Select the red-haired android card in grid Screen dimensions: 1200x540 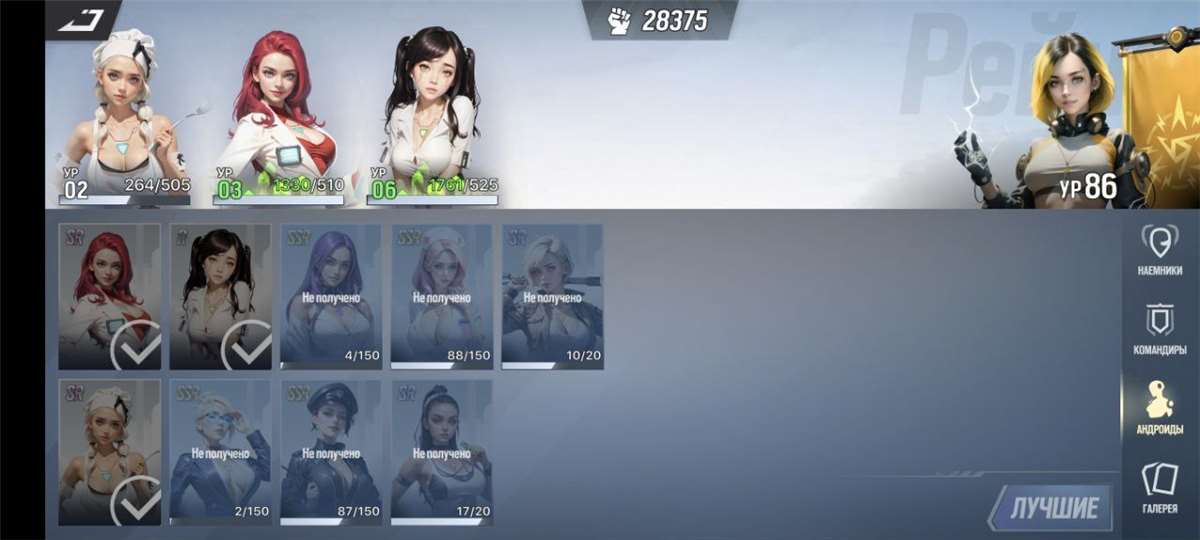(x=110, y=297)
